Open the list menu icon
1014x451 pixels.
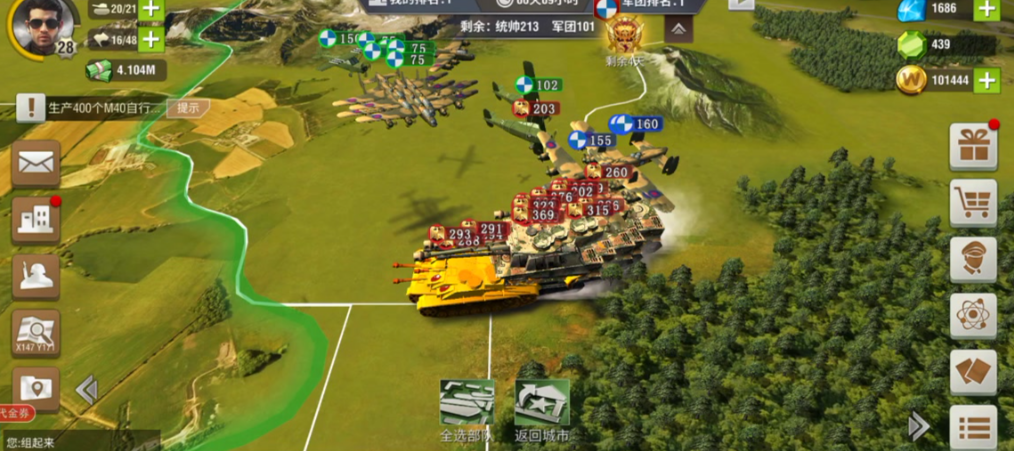pos(972,427)
